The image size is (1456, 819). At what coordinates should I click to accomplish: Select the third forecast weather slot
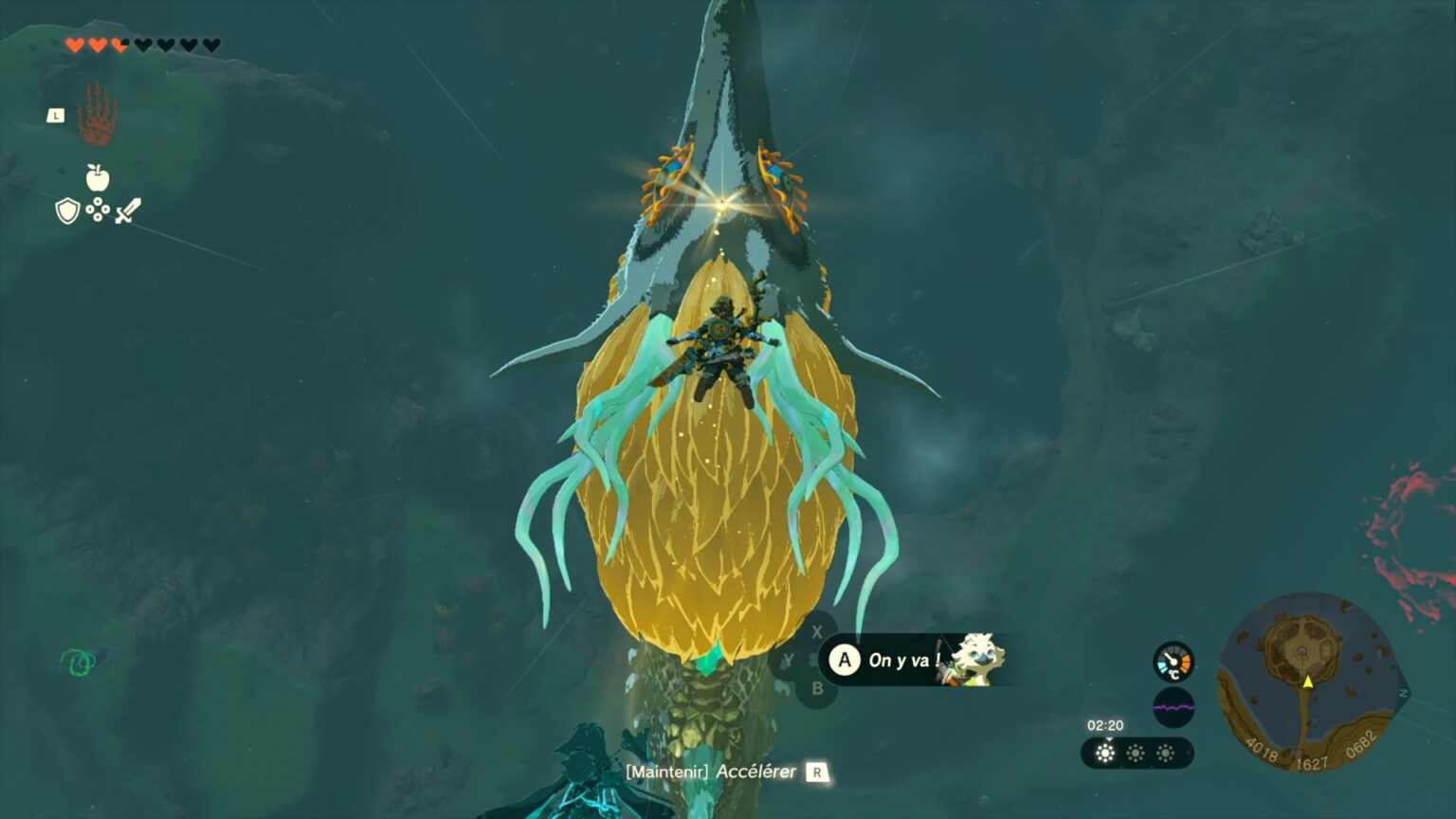[x=1165, y=752]
